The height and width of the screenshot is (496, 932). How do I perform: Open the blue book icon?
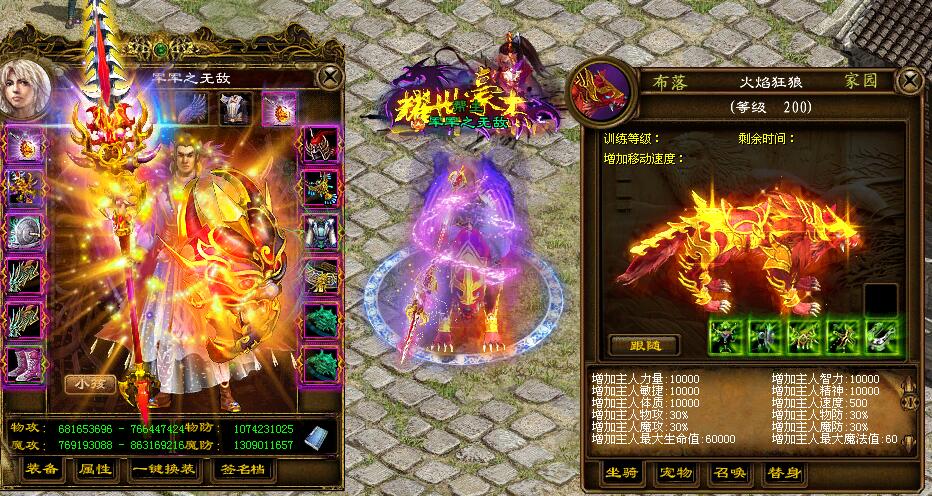316,437
